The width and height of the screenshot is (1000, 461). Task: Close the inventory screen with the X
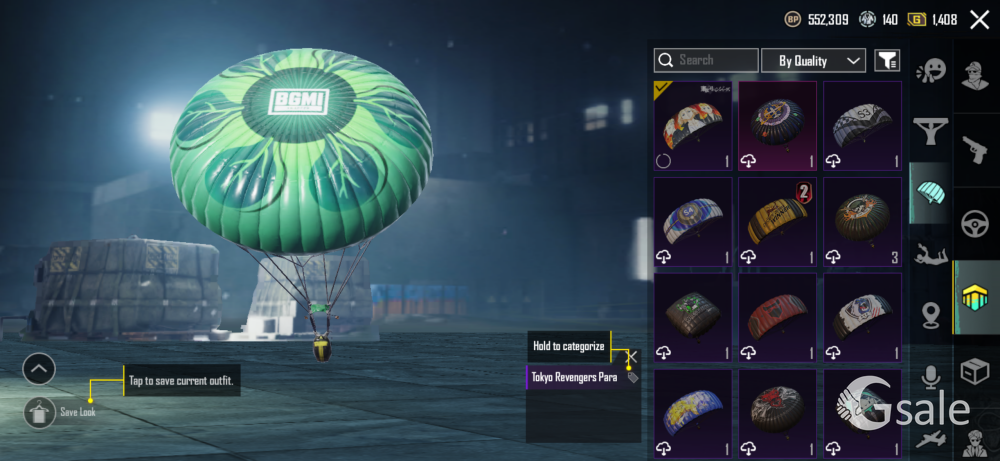(x=979, y=19)
